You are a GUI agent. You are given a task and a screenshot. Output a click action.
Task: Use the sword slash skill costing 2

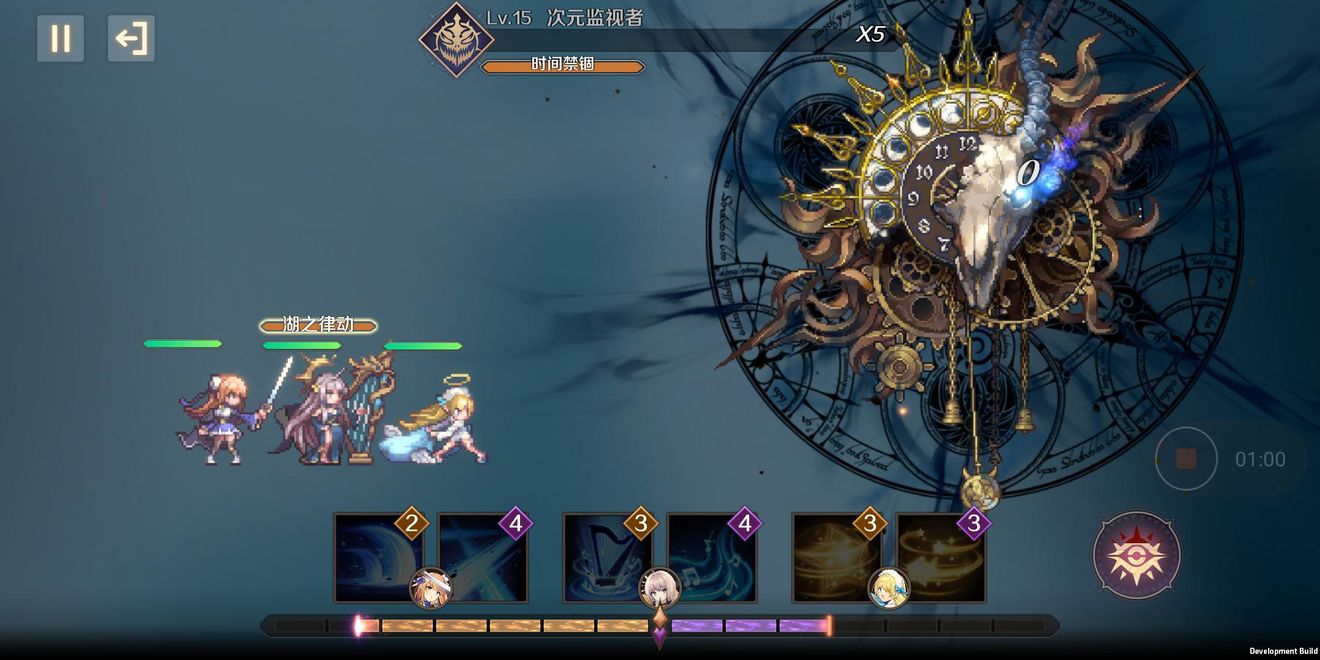coord(377,557)
